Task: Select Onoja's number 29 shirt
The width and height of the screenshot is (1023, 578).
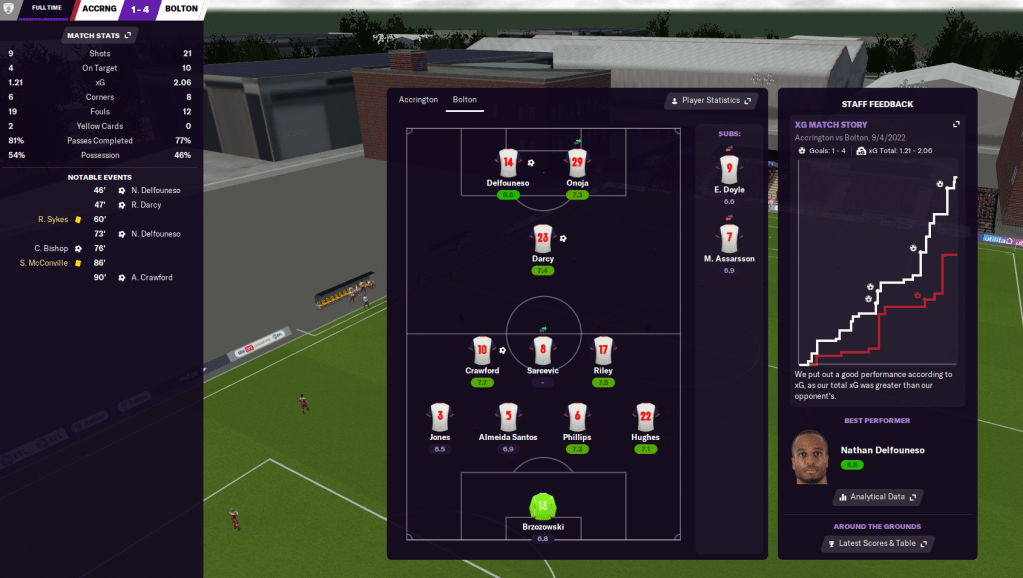Action: pyautogui.click(x=576, y=162)
